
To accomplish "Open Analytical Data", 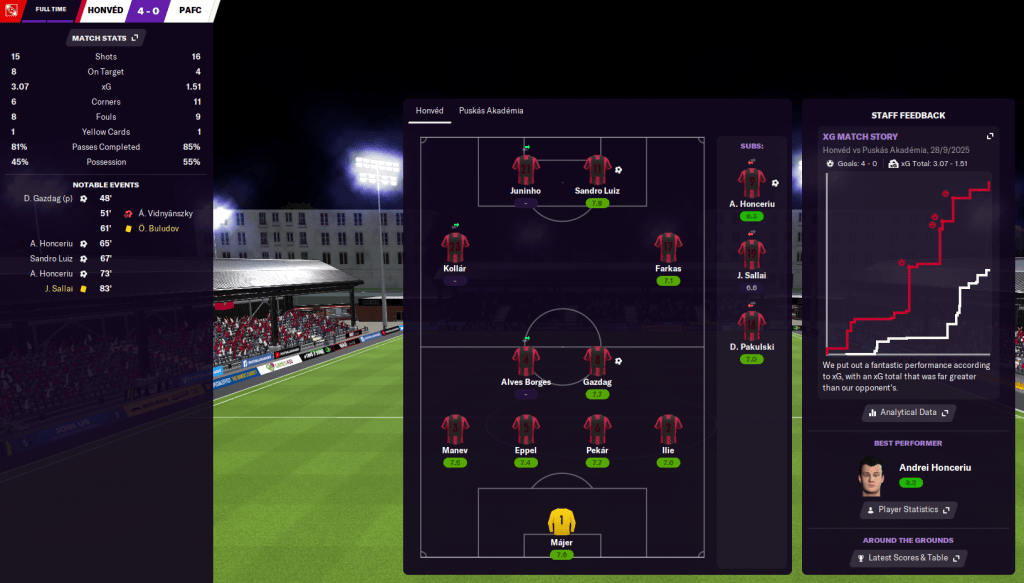I will [x=908, y=412].
